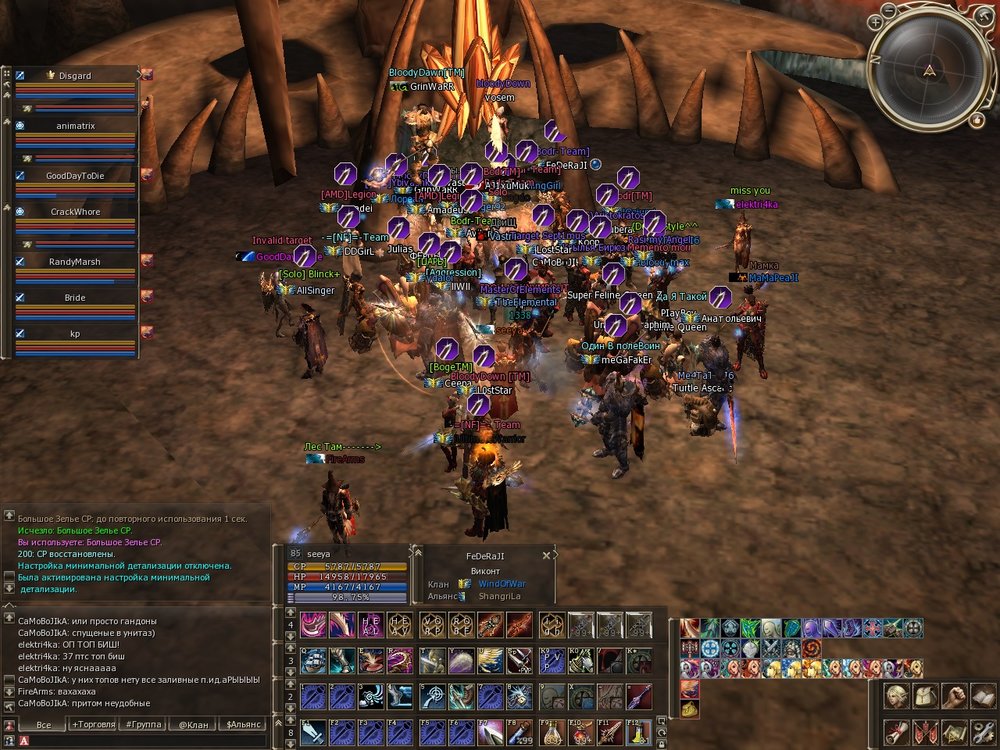Image resolution: width=1000 pixels, height=750 pixels.
Task: Pick the party member named Bride
Action: coord(75,298)
